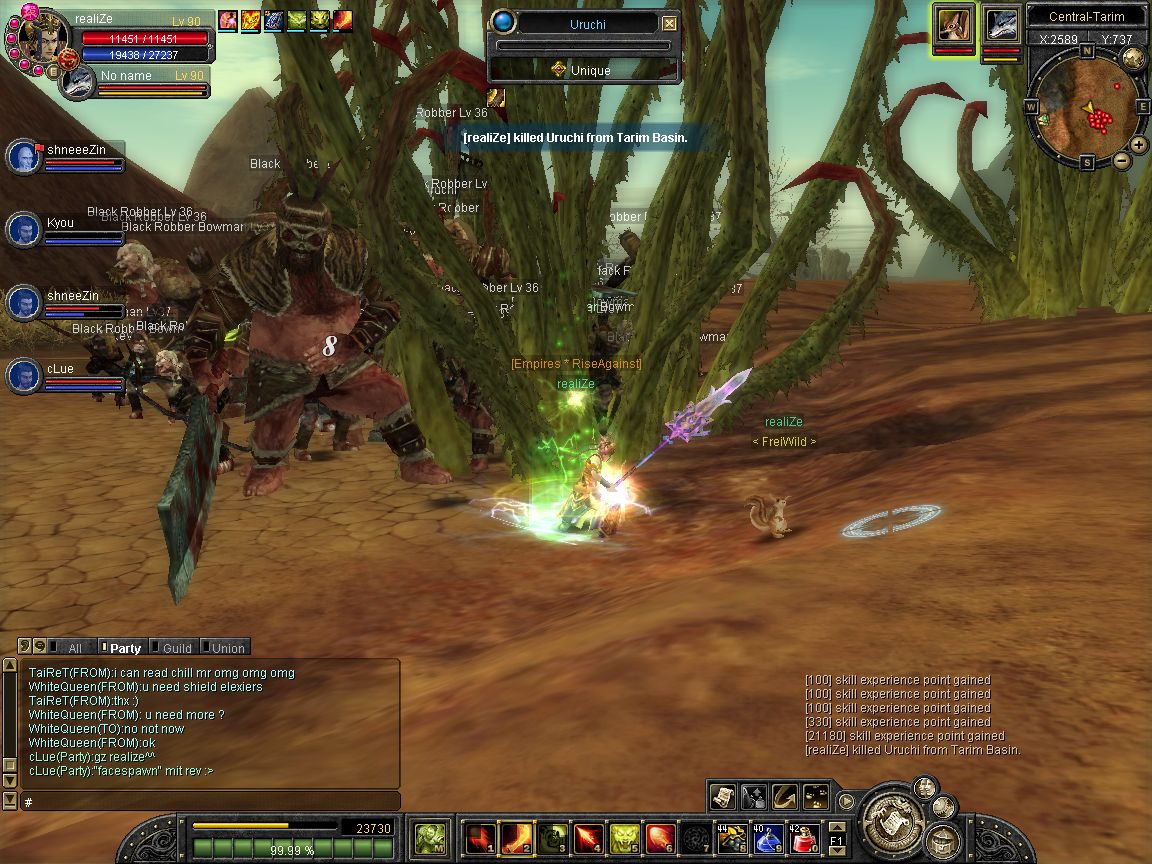Open the Union chat tab
The height and width of the screenshot is (864, 1152).
pos(224,648)
